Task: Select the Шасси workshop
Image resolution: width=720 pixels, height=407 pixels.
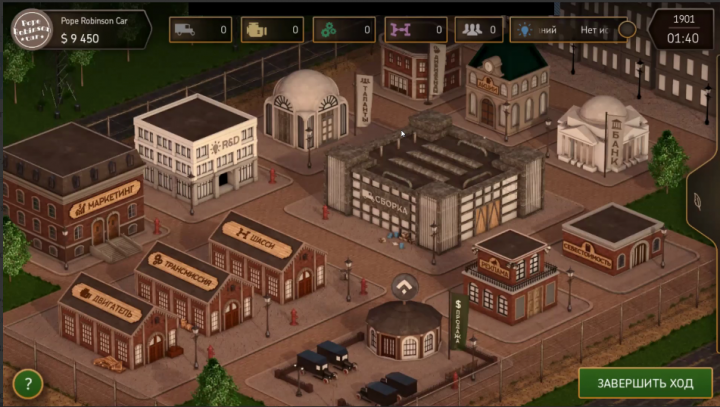Action: point(265,255)
